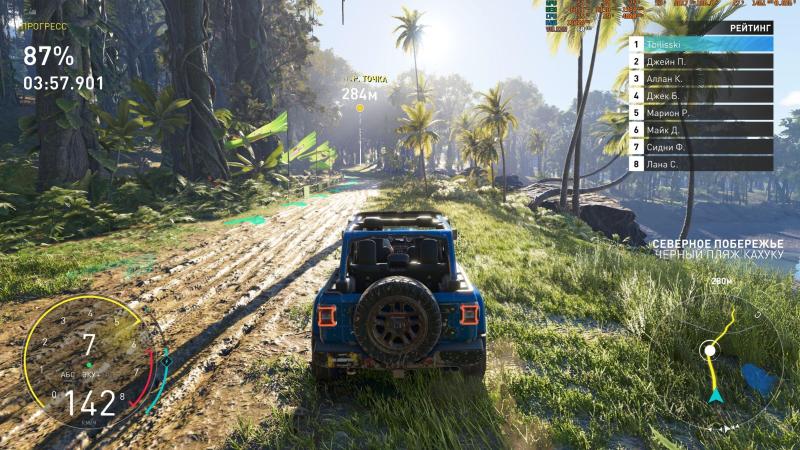Click the cyan player arrow on the minimap
This screenshot has height=450, width=800.
715,396
